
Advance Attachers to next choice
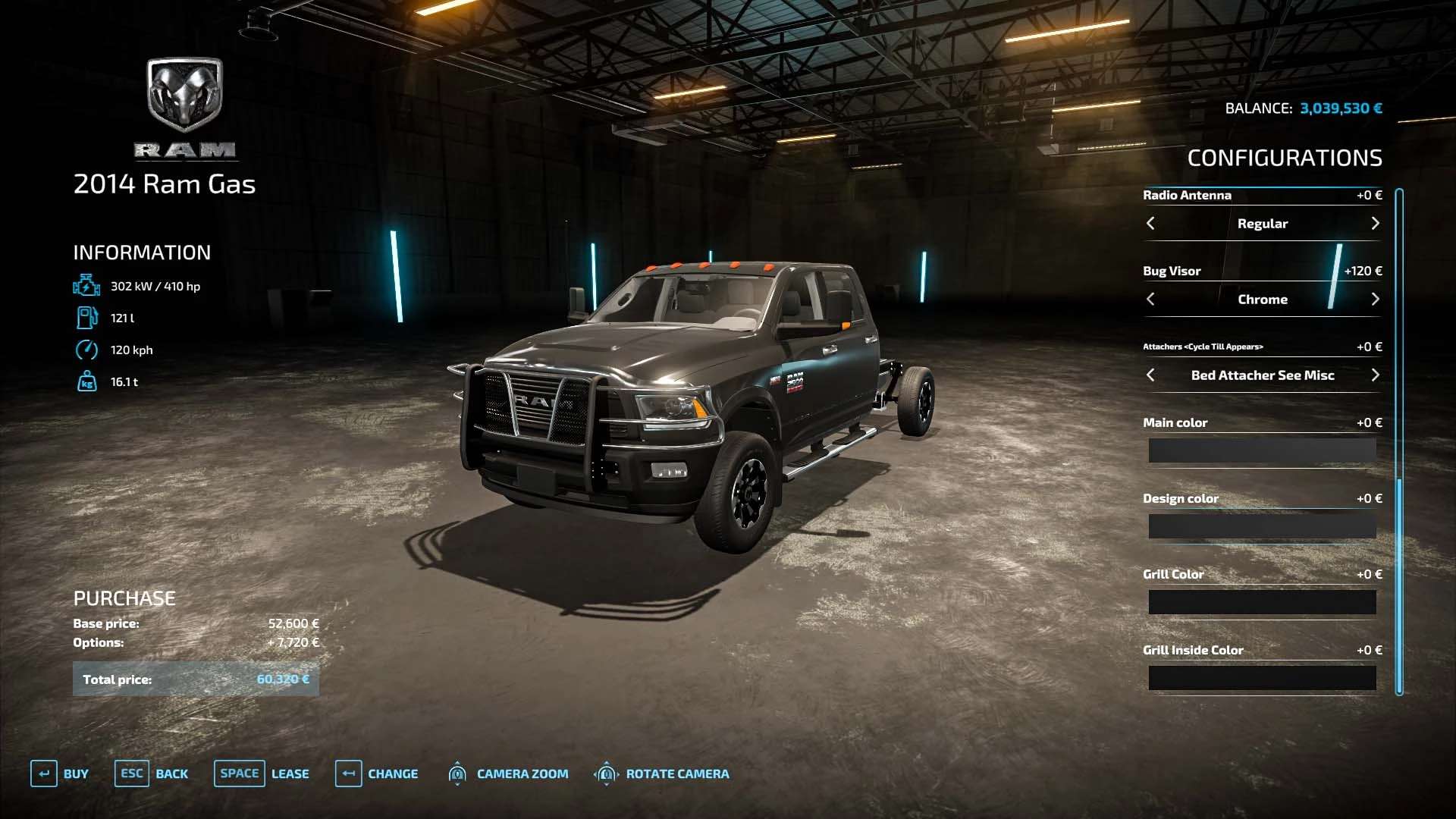coord(1375,375)
